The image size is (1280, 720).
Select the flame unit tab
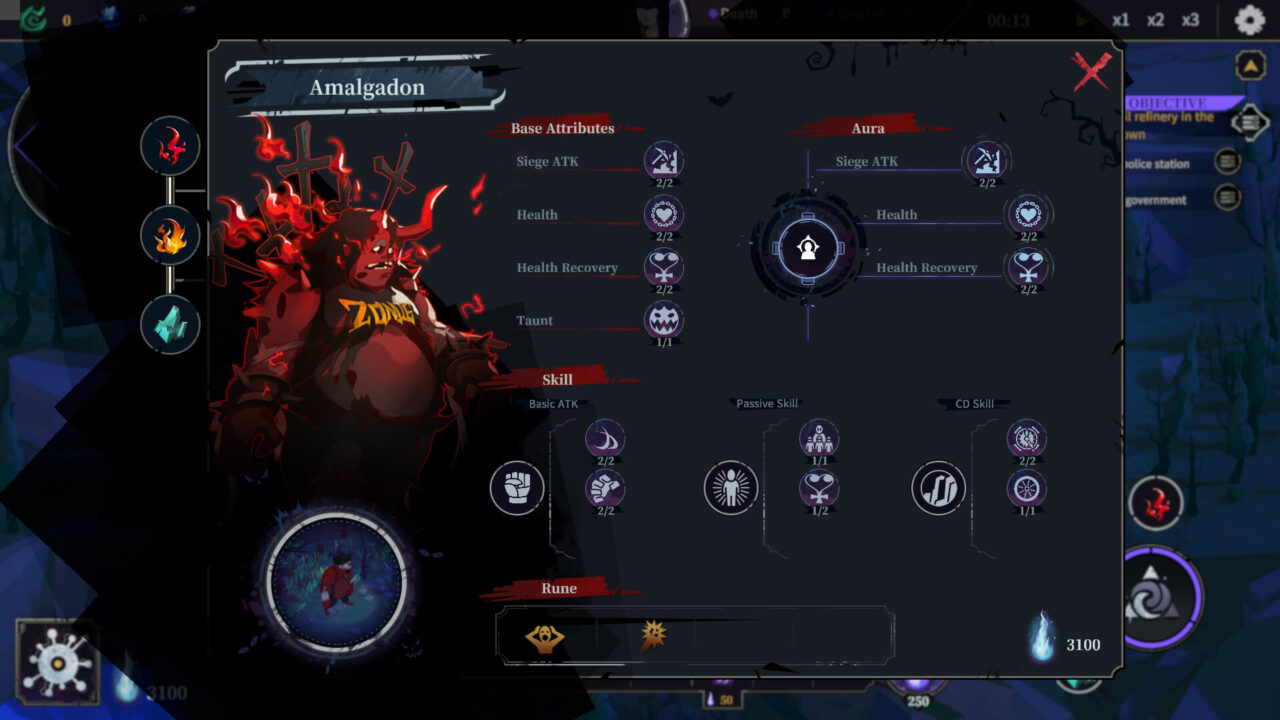tap(170, 236)
